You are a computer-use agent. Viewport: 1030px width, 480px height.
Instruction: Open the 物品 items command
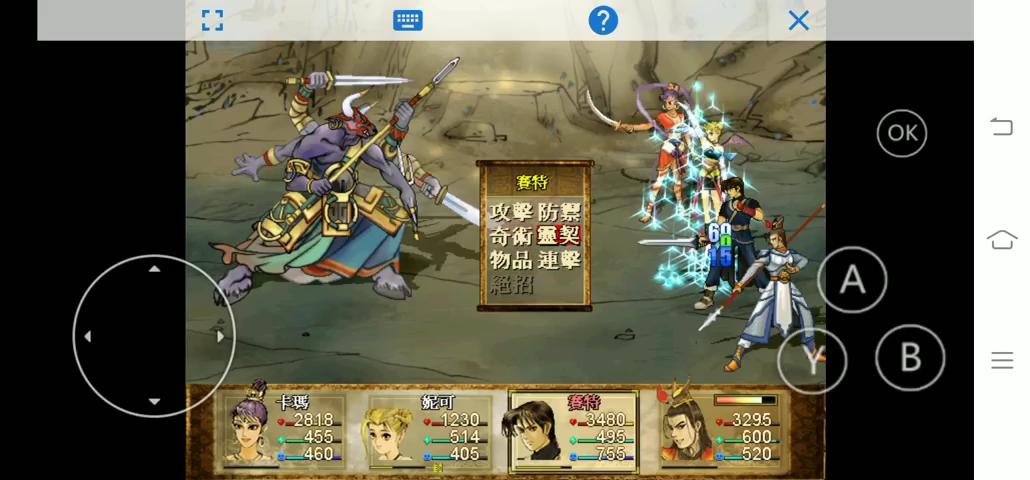pos(511,260)
